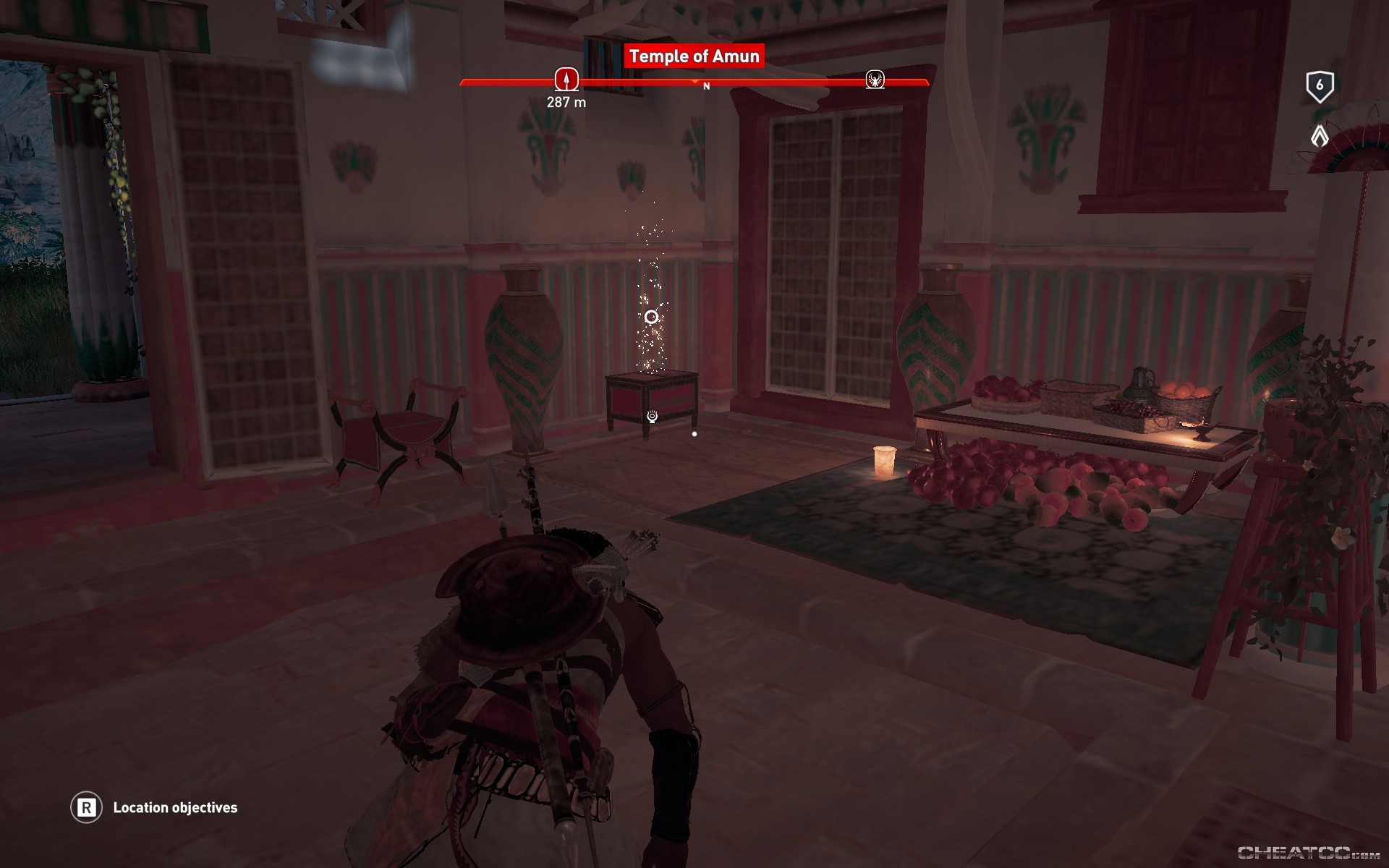This screenshot has height=868, width=1389.
Task: Click the 287 m distance label
Action: 566,103
